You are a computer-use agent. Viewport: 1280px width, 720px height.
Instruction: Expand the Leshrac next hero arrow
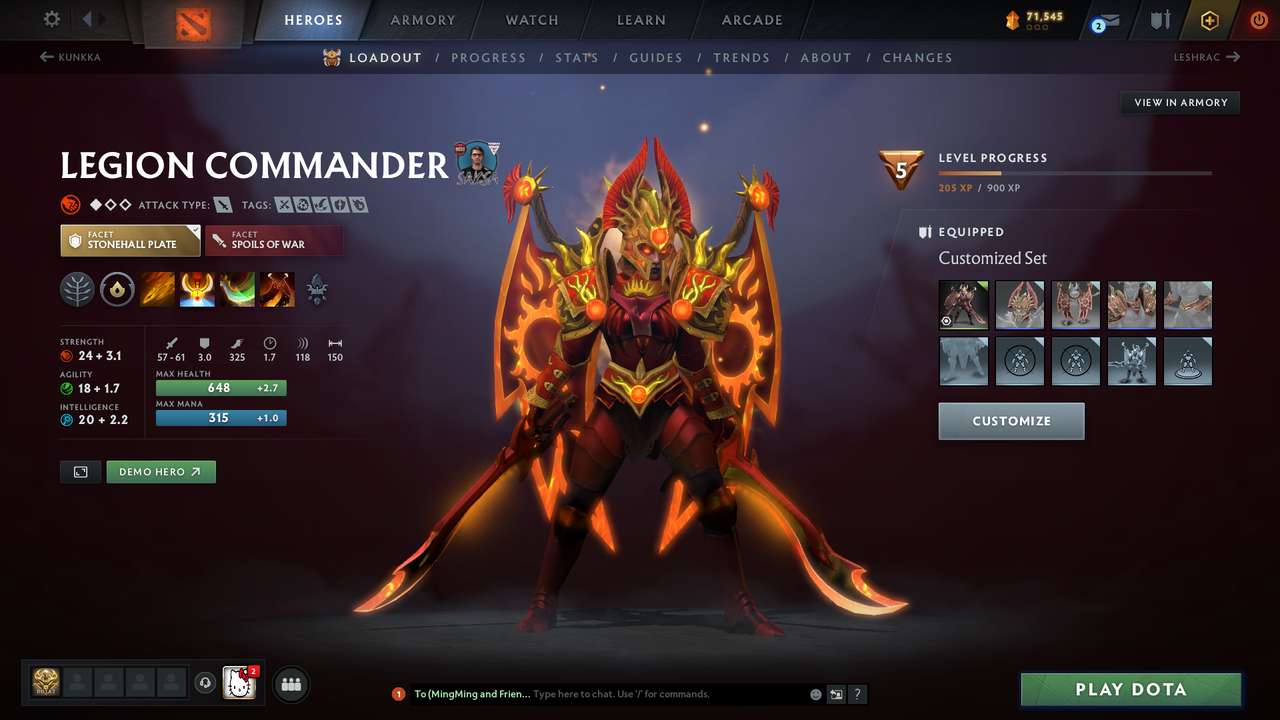coord(1233,57)
